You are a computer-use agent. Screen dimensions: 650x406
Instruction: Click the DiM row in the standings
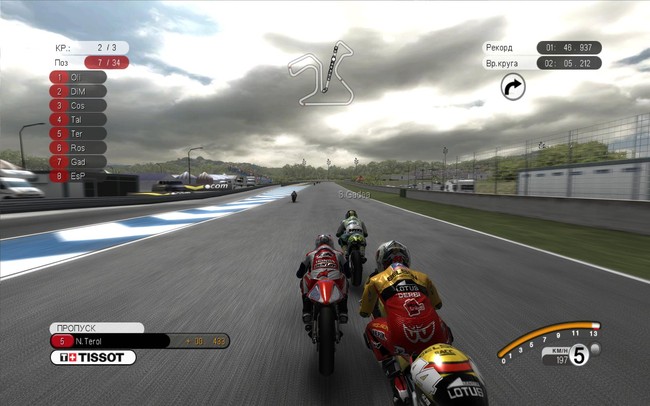click(x=78, y=91)
